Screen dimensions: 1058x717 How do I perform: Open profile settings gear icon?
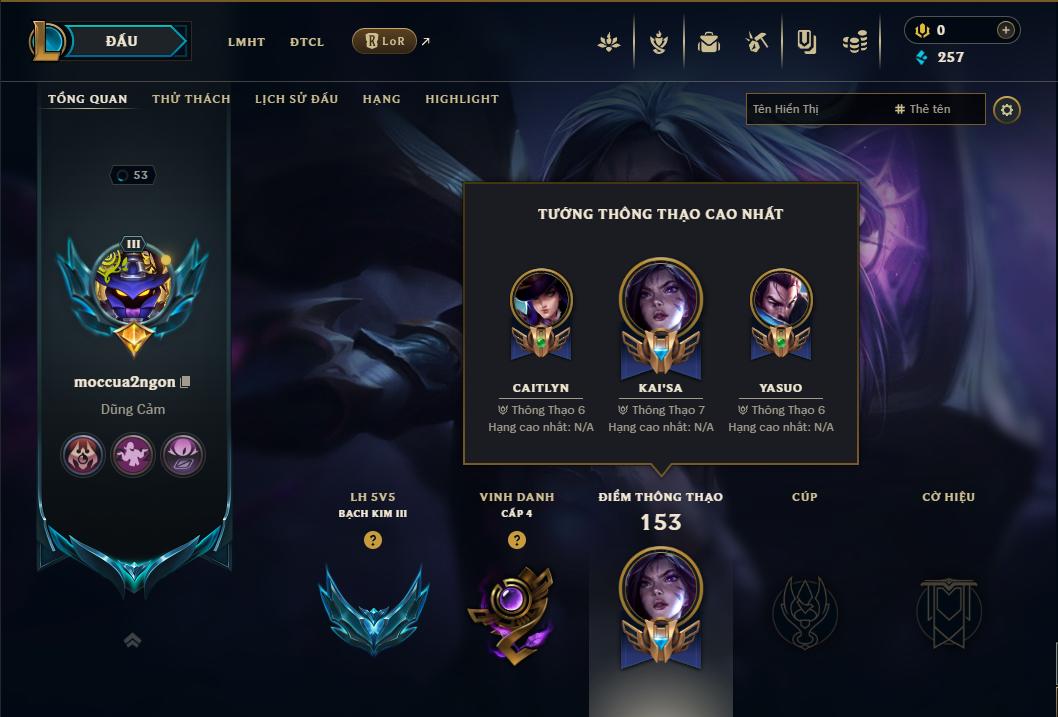tap(1007, 109)
